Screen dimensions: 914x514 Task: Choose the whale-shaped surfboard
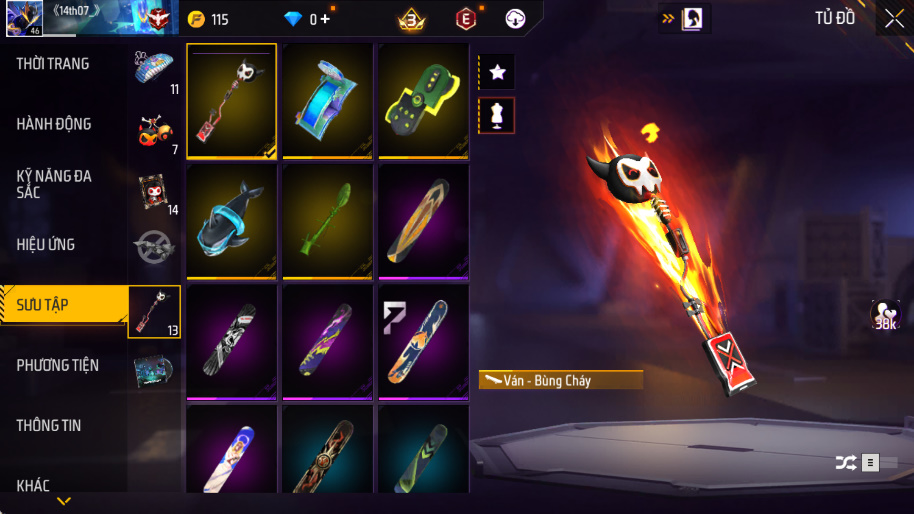(232, 221)
